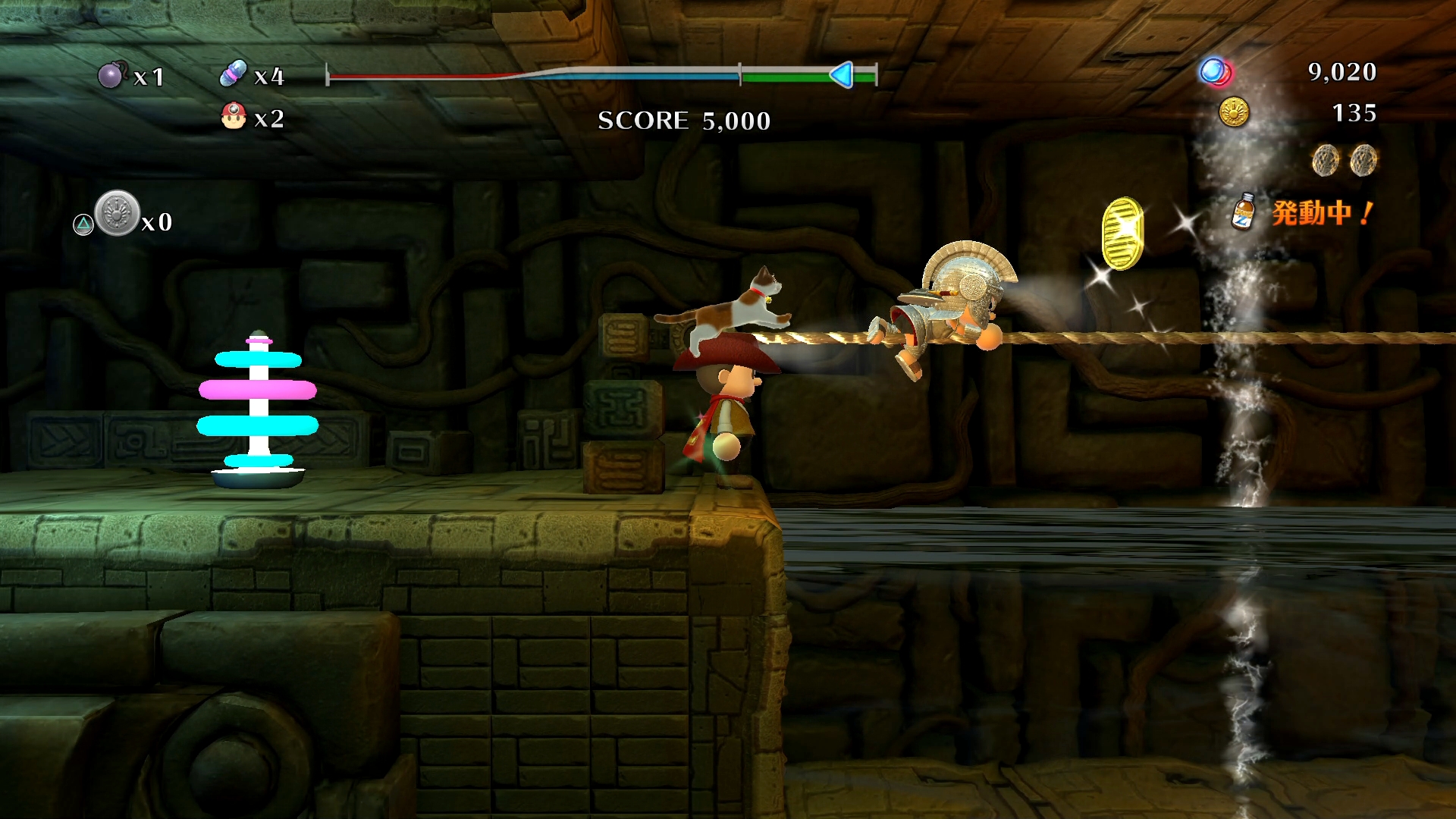1456x819 pixels.
Task: Select the active energy drink bottle icon
Action: click(x=1244, y=212)
